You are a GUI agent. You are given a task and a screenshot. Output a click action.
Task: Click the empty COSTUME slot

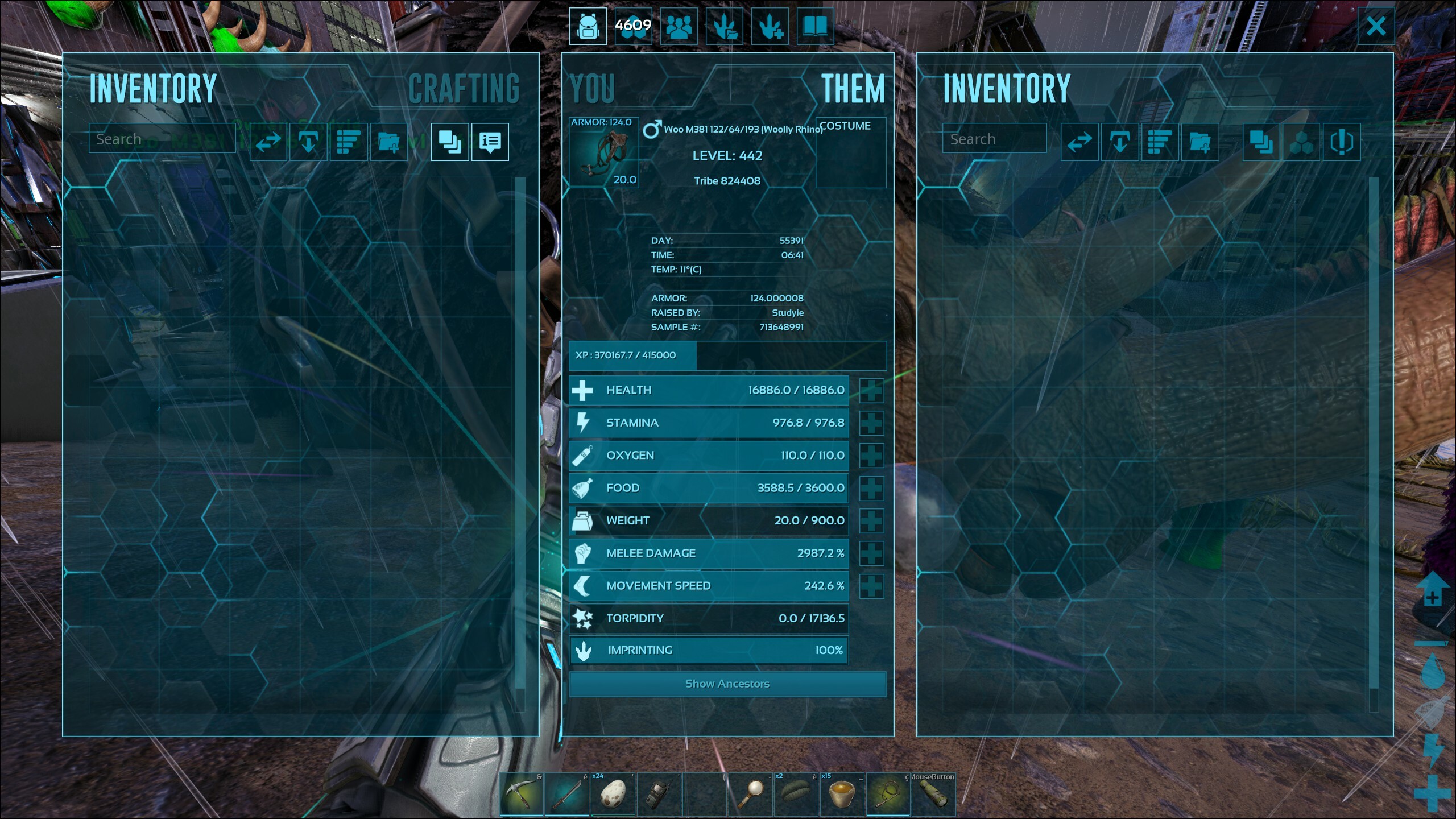[x=850, y=158]
